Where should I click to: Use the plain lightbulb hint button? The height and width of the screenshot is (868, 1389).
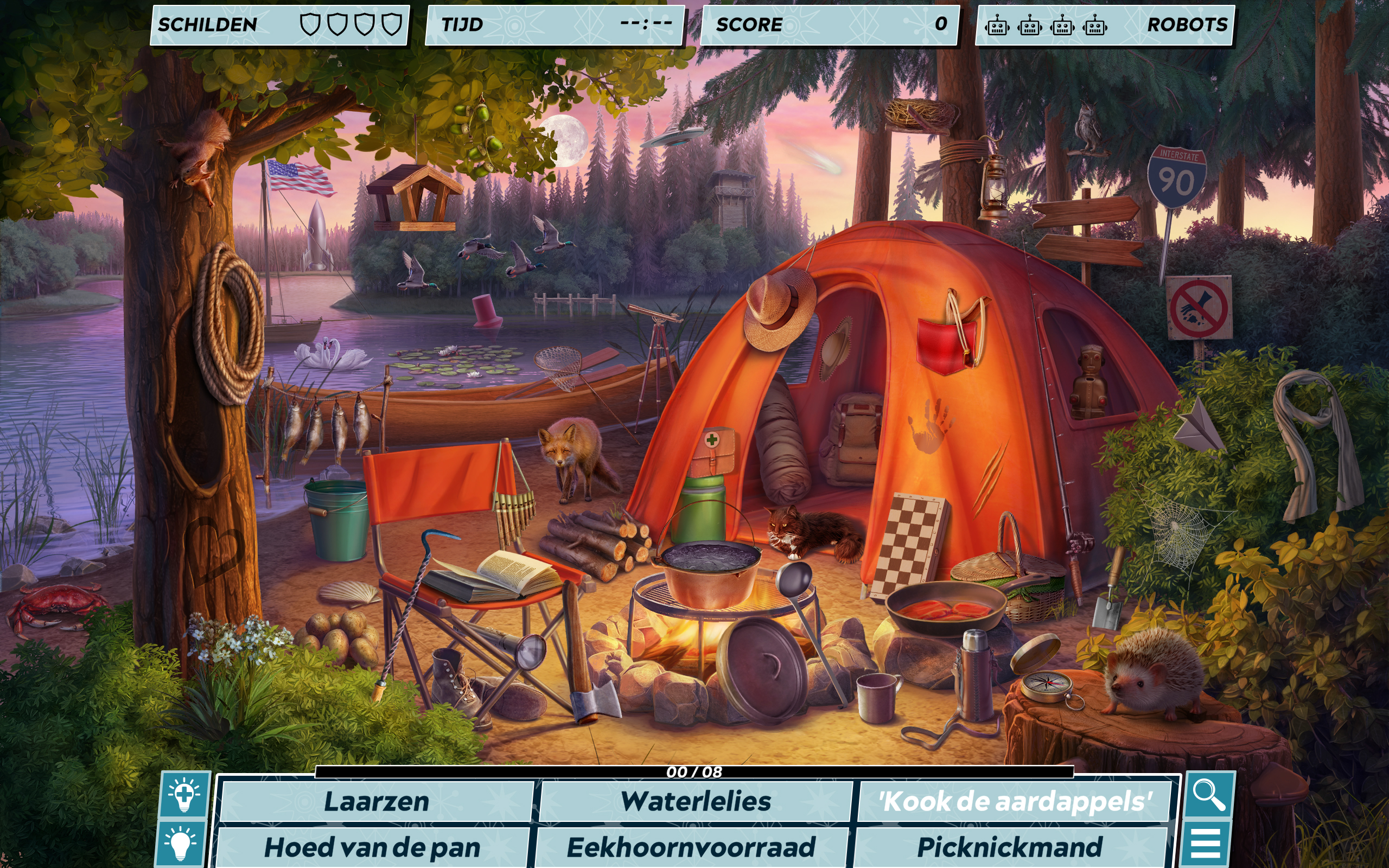point(180,844)
